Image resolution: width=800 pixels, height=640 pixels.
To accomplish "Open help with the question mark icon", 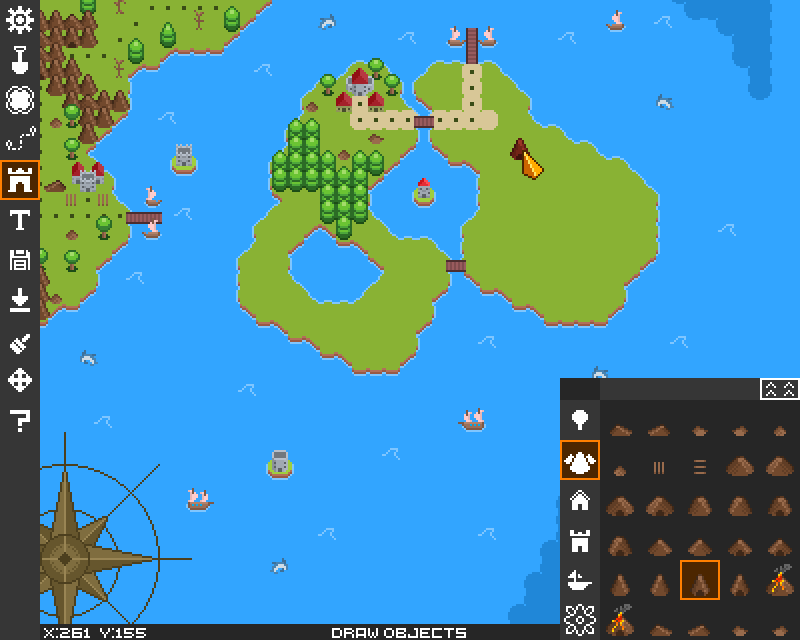I will (20, 420).
